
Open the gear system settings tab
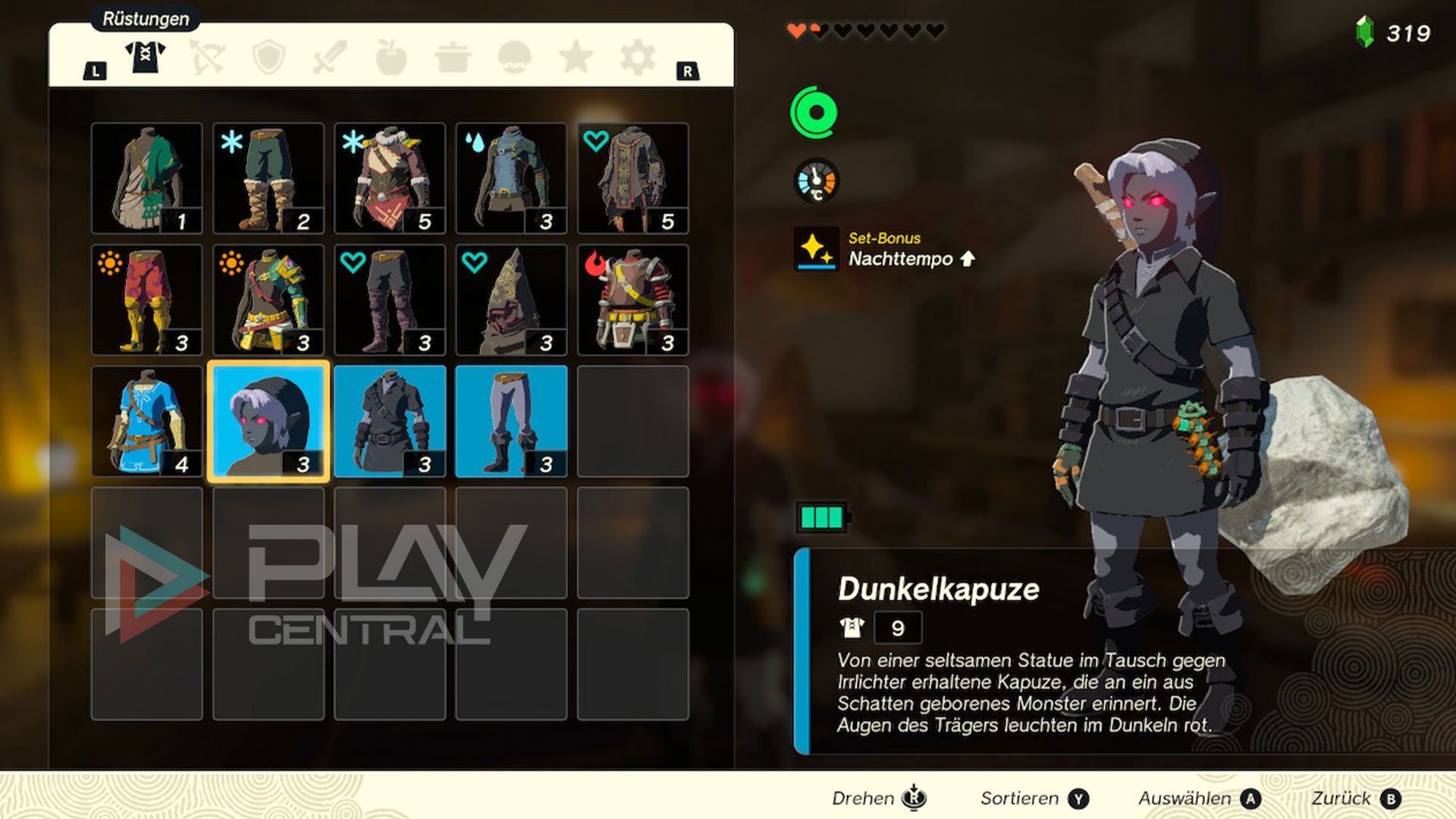[637, 57]
